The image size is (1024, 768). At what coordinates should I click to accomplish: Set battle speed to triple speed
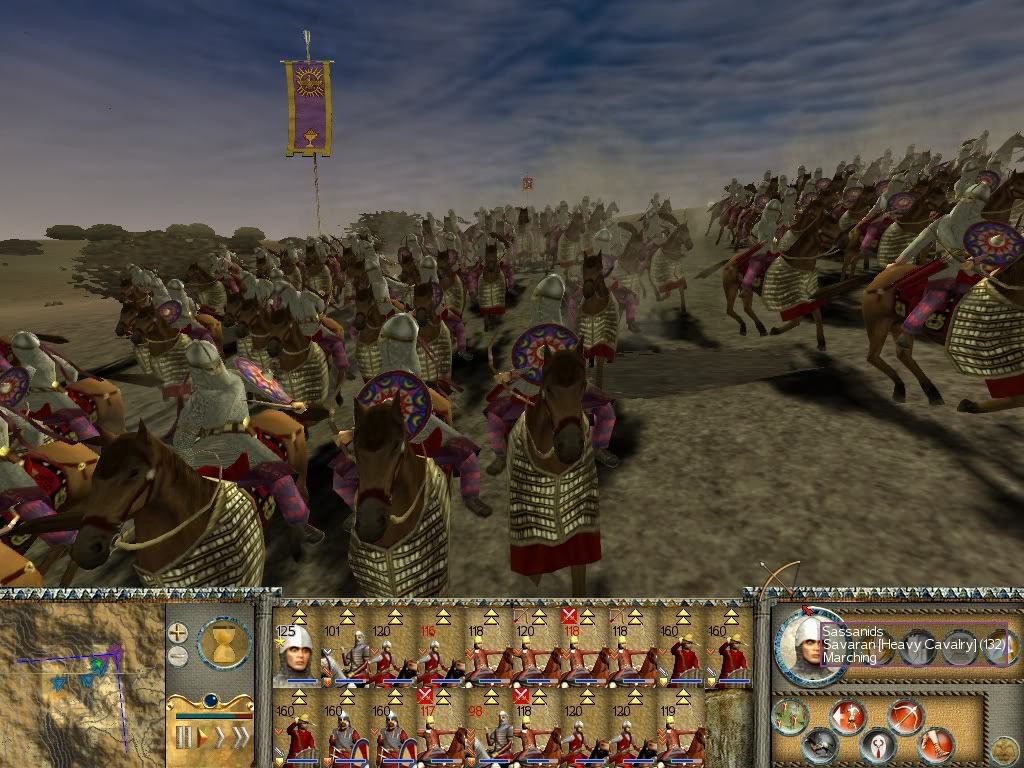point(240,738)
